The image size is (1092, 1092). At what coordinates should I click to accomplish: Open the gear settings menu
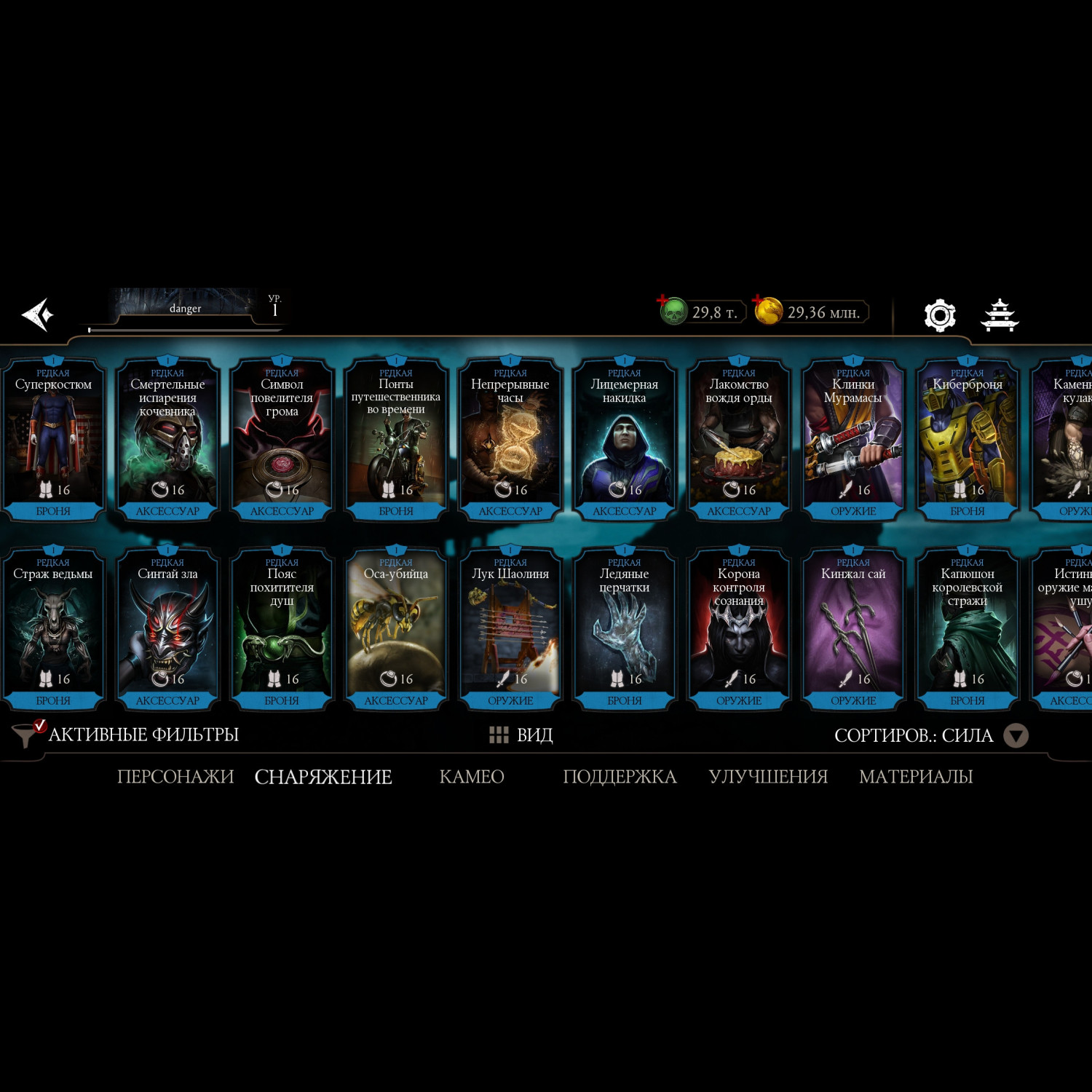939,315
